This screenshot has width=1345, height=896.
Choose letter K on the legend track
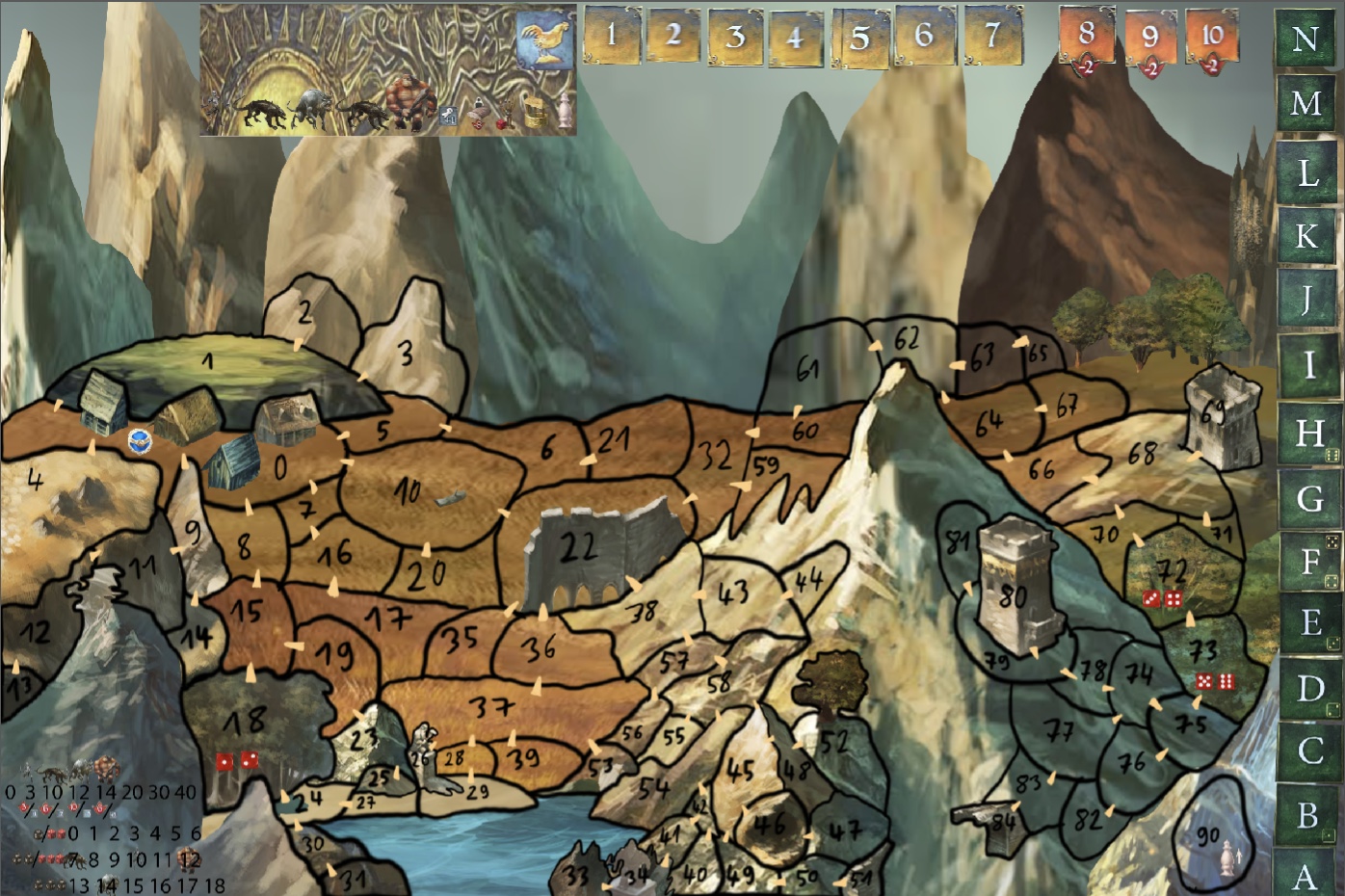point(1306,235)
